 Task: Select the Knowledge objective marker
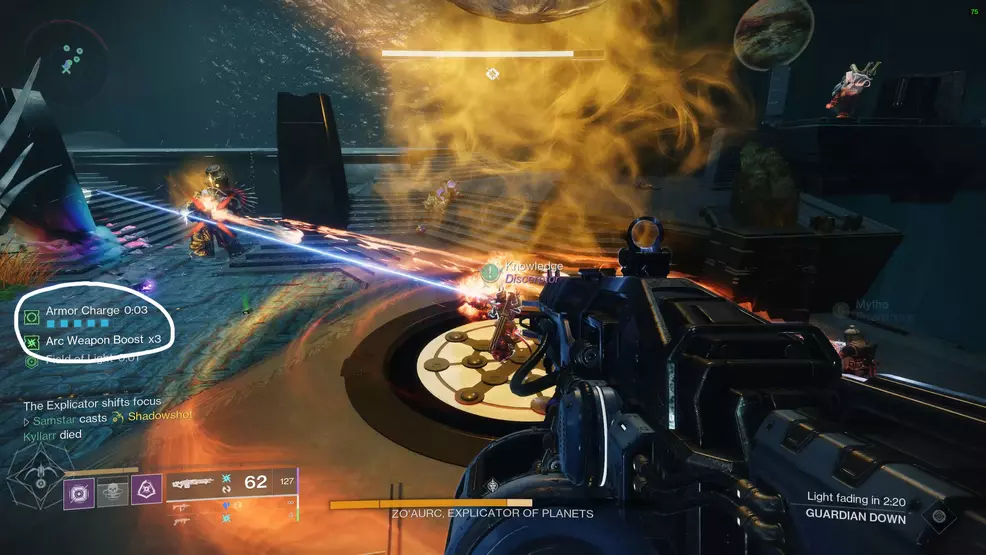click(x=490, y=272)
